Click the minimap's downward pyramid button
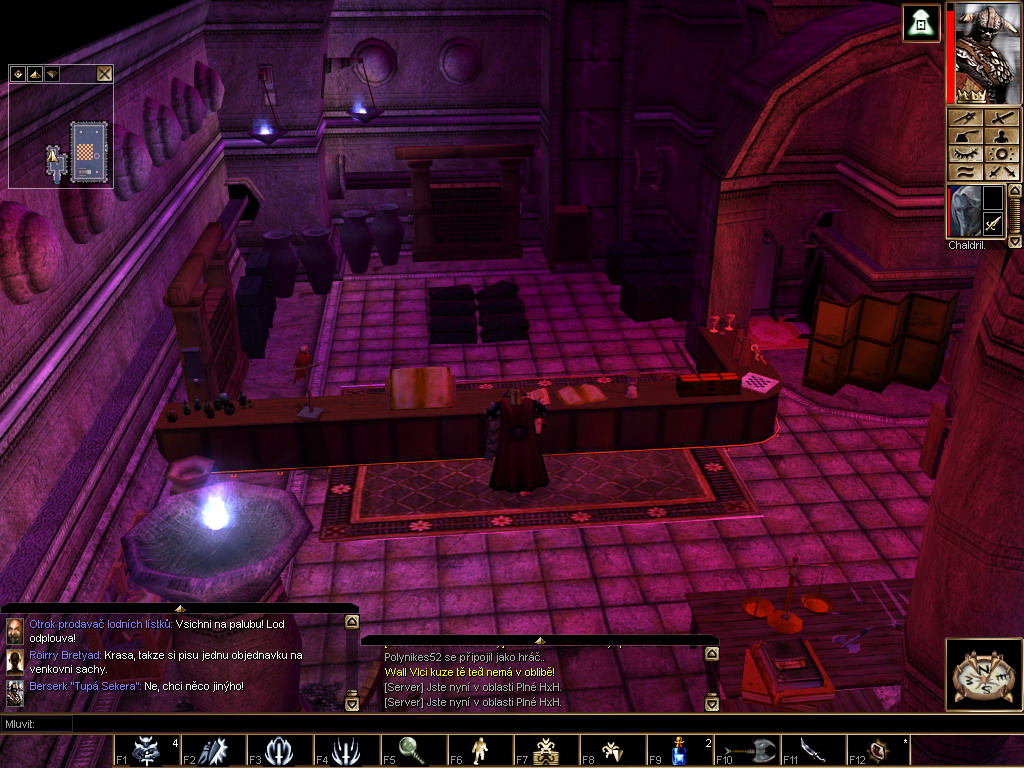Image resolution: width=1024 pixels, height=768 pixels. (51, 73)
